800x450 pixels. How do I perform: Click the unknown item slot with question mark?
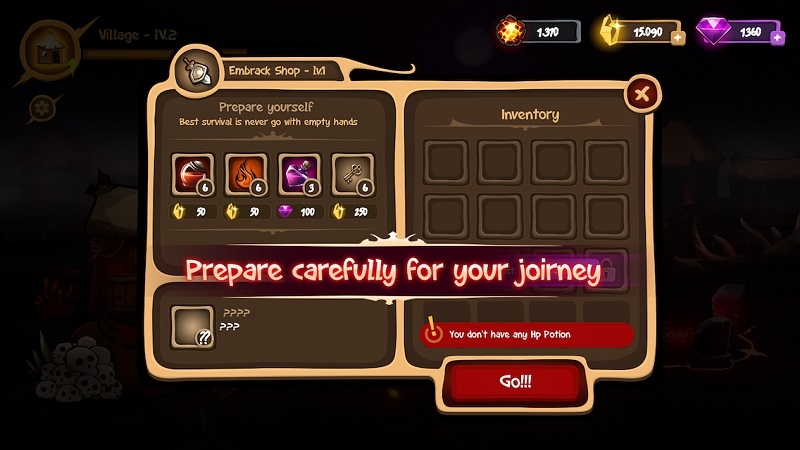[x=192, y=325]
